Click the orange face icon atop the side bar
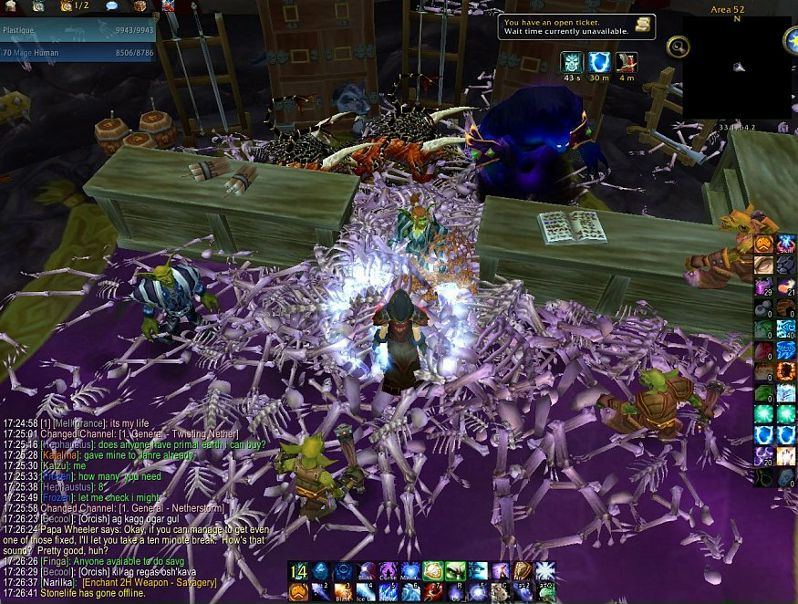This screenshot has width=798, height=604. [x=765, y=243]
